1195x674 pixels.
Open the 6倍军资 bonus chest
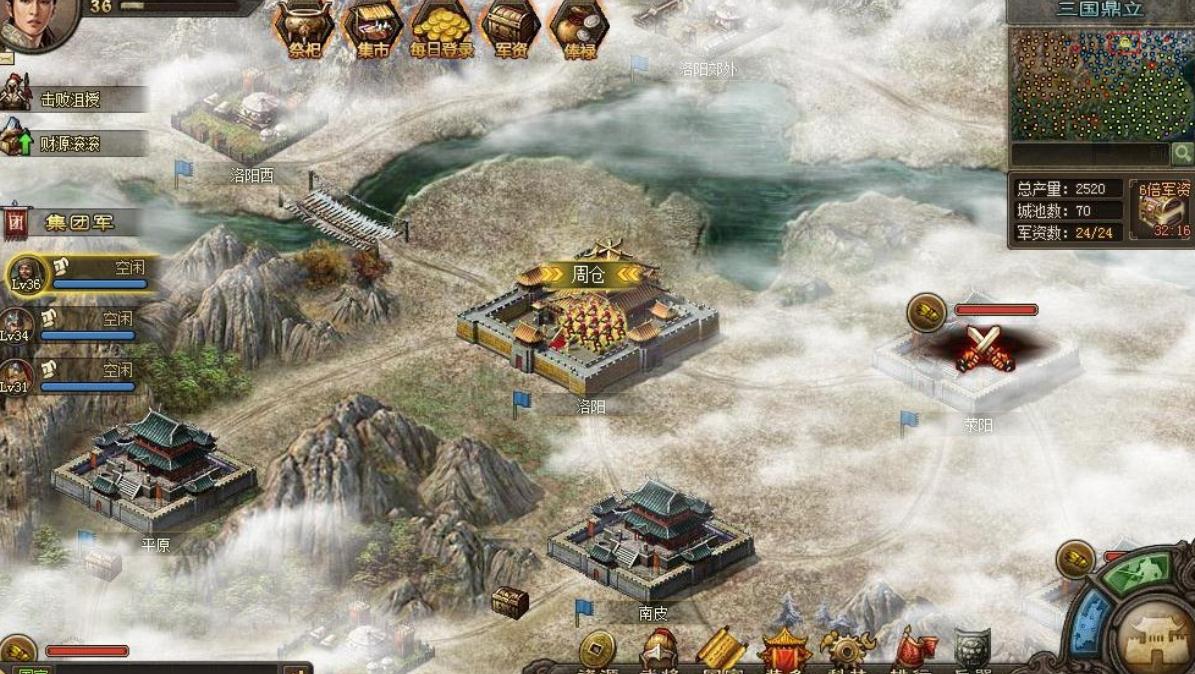click(x=1162, y=209)
